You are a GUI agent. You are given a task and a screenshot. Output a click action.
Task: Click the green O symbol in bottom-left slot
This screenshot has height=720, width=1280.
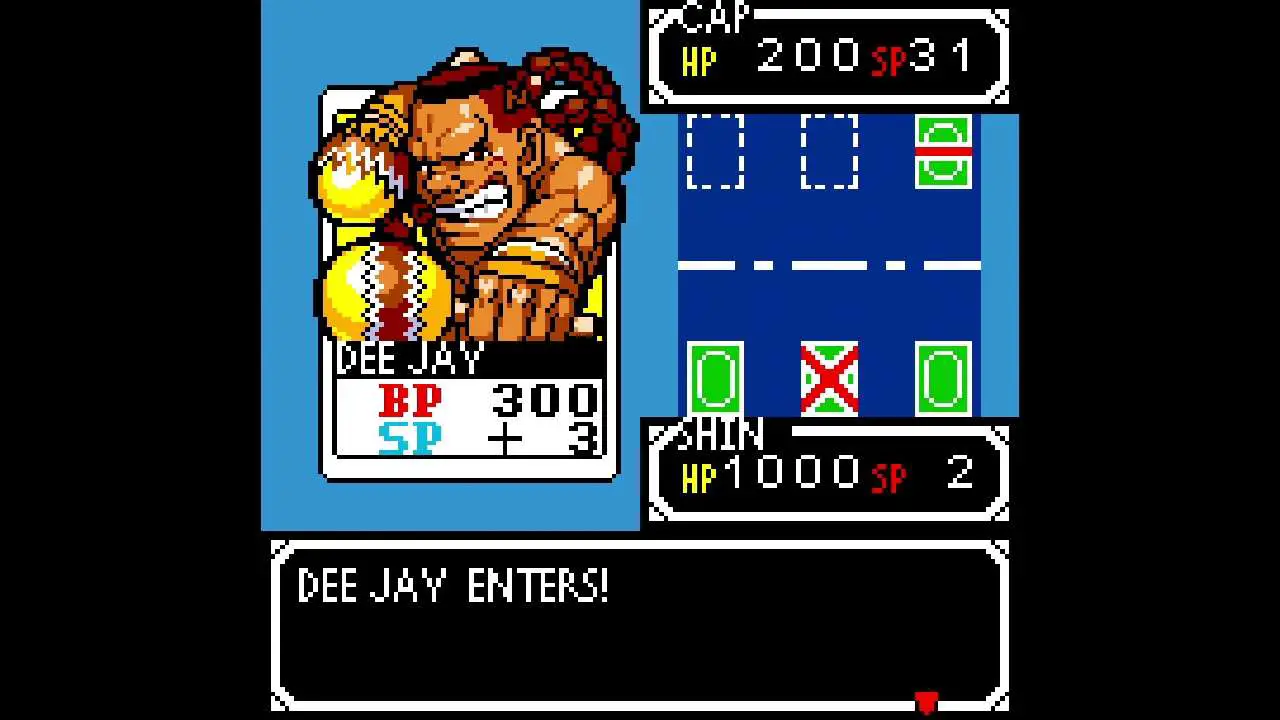coord(713,379)
